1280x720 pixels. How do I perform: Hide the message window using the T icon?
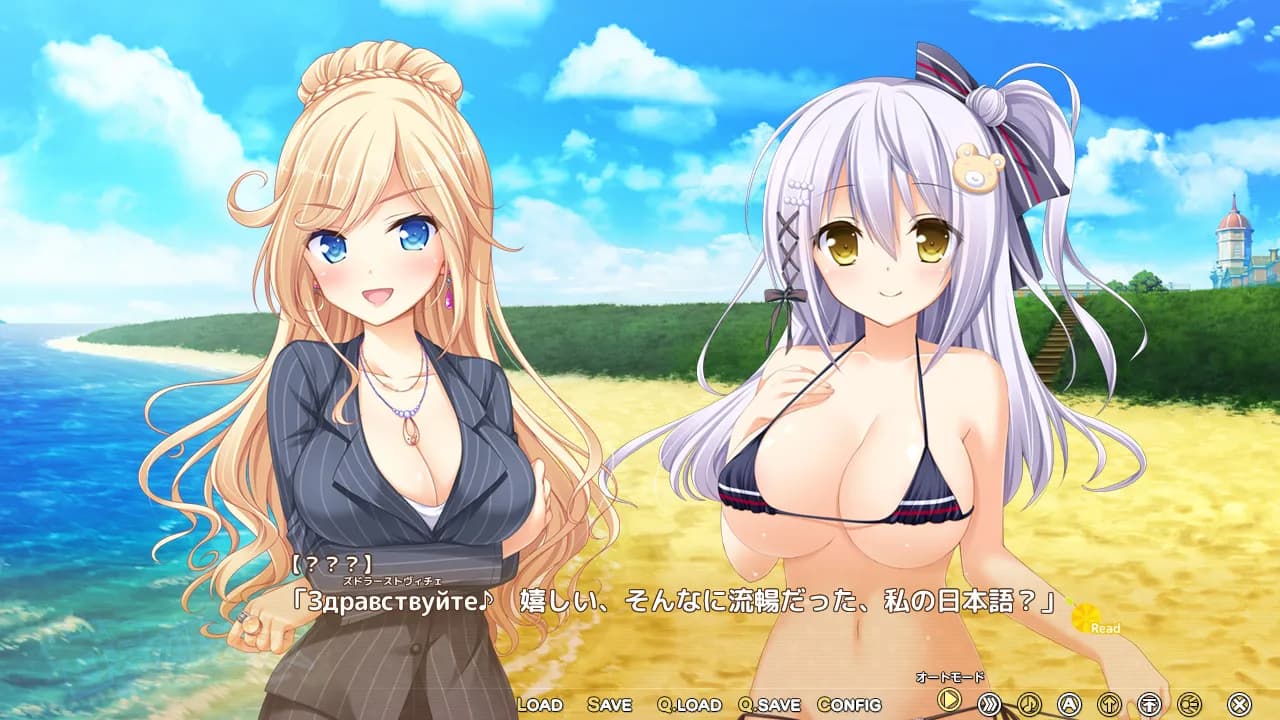[1149, 703]
